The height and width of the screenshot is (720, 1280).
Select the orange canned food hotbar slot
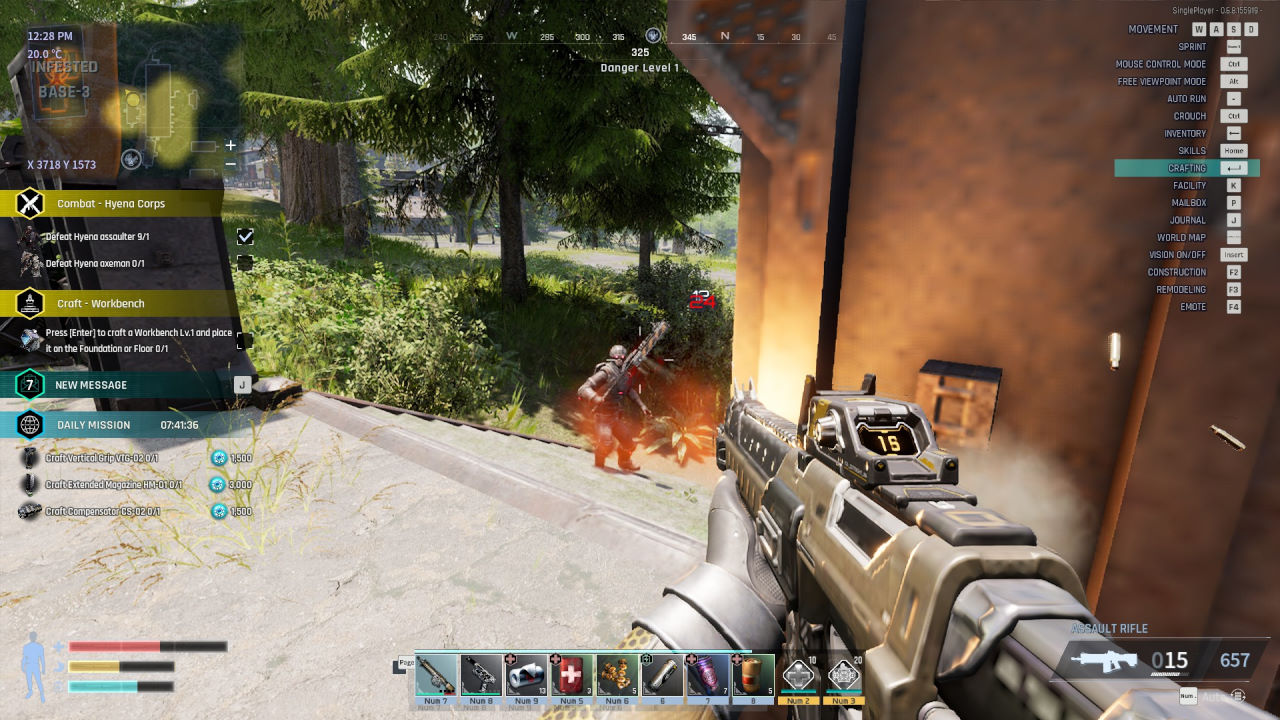point(753,675)
